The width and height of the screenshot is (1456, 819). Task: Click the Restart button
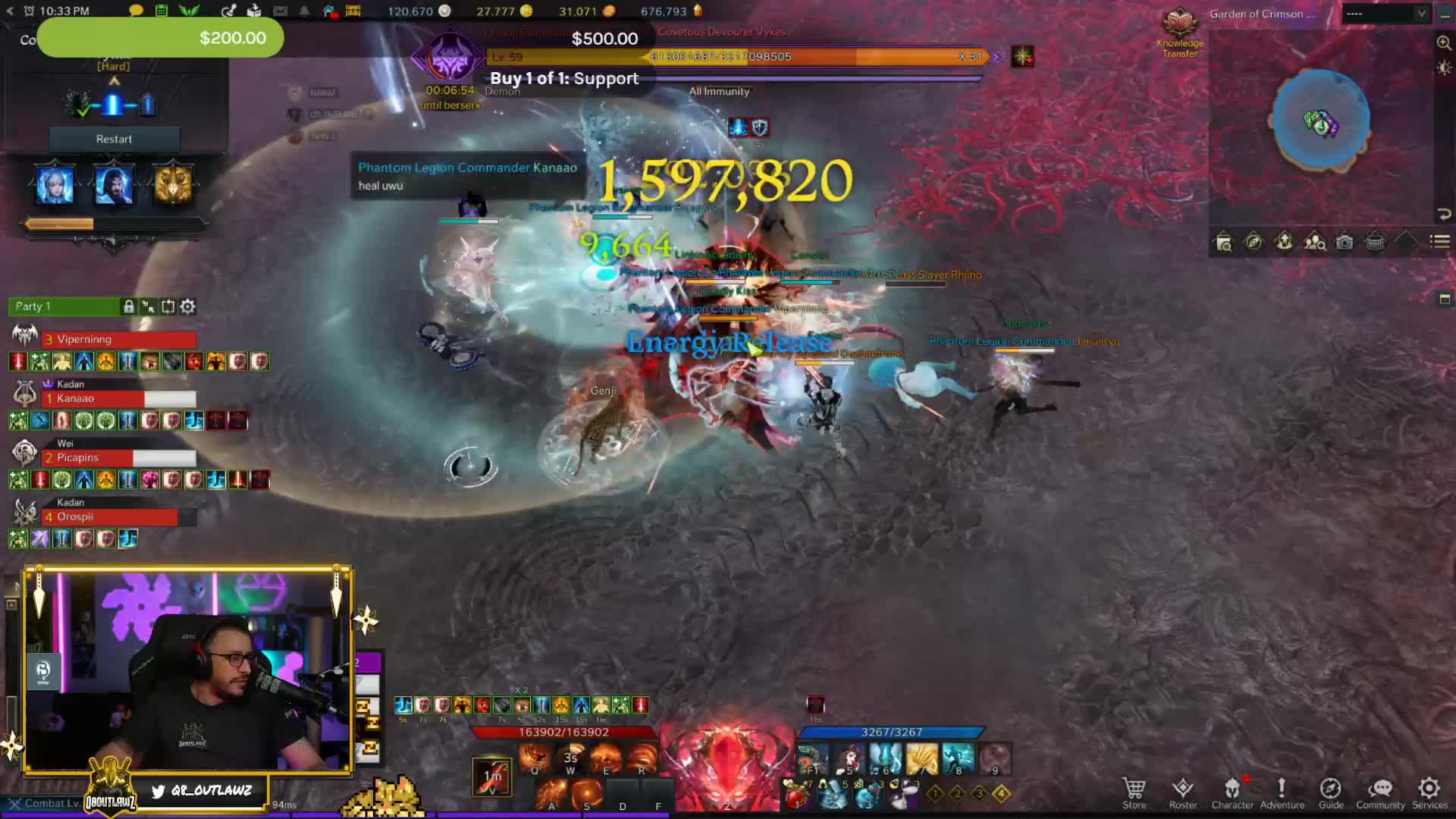[114, 139]
